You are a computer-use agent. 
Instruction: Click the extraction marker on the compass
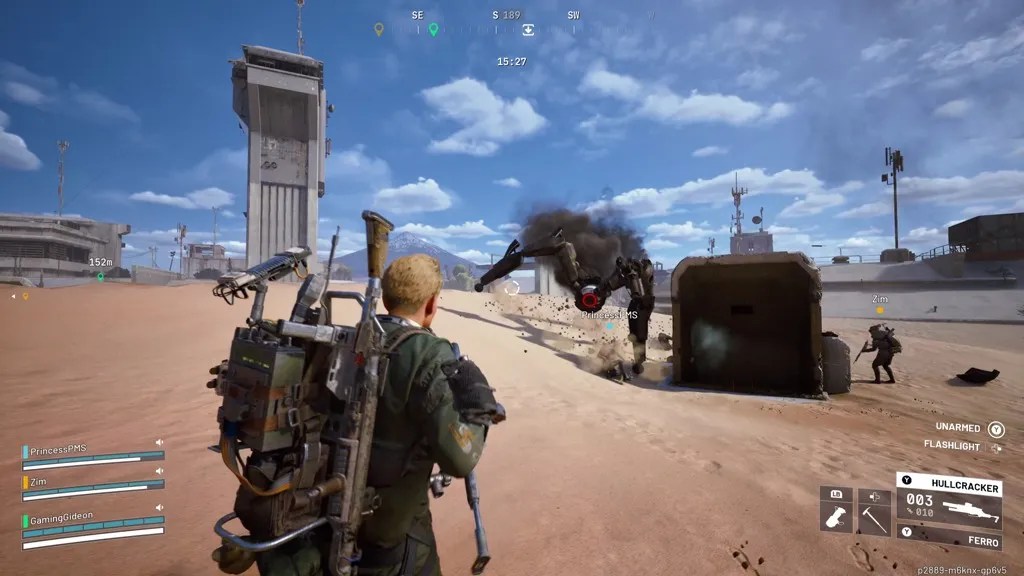click(528, 30)
